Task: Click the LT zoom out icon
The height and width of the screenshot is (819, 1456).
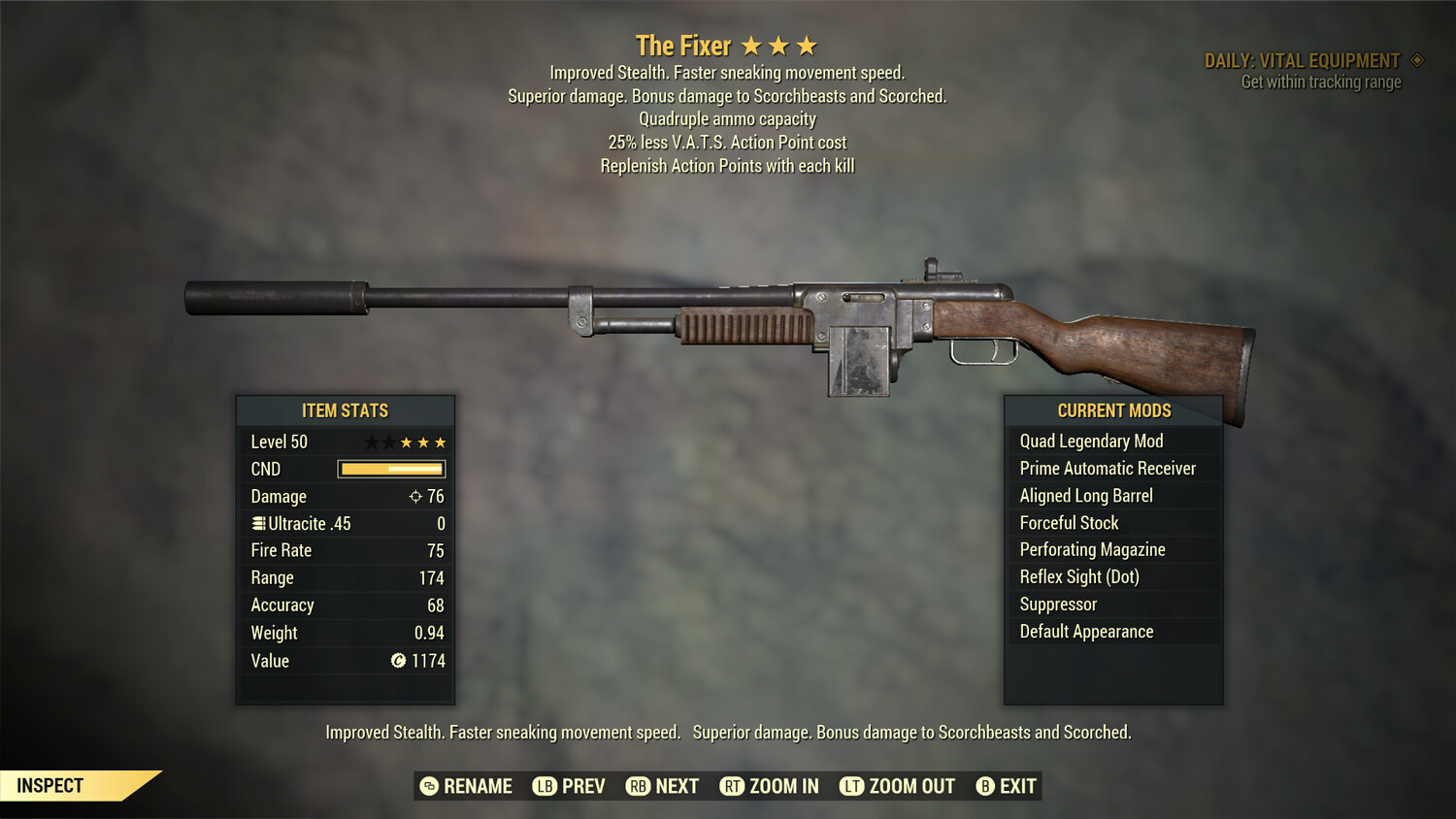Action: [851, 786]
